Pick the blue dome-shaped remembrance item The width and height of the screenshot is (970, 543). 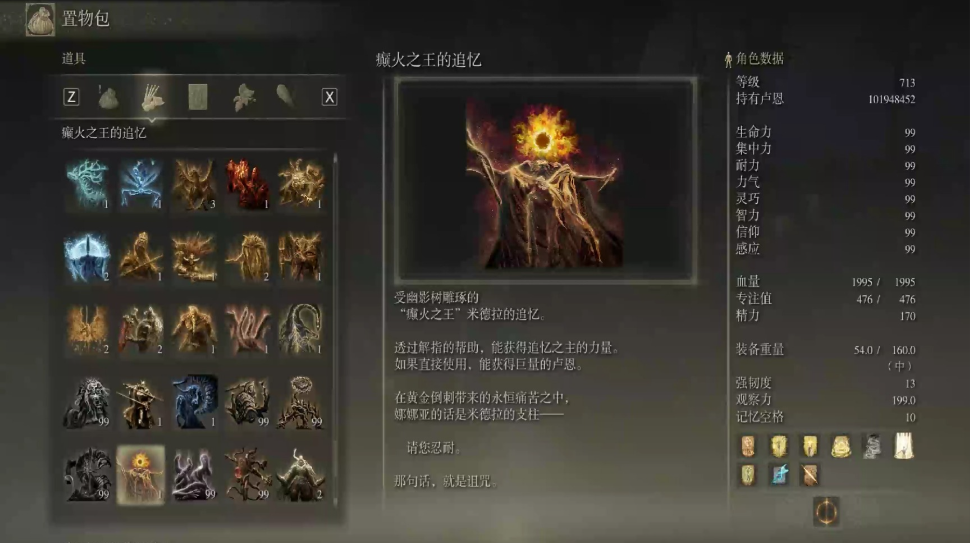pos(86,256)
